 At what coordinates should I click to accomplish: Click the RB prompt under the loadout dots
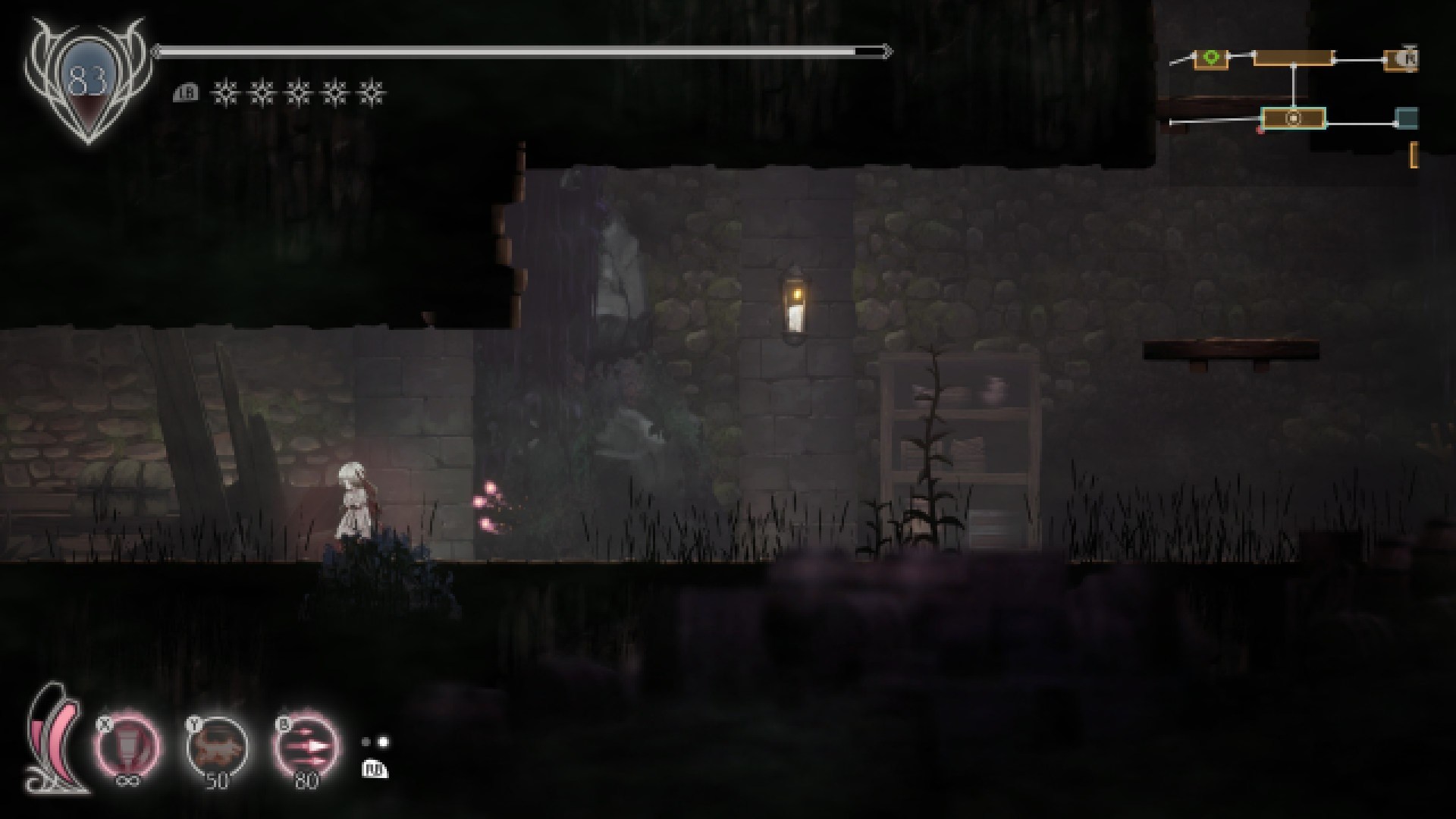(x=376, y=770)
